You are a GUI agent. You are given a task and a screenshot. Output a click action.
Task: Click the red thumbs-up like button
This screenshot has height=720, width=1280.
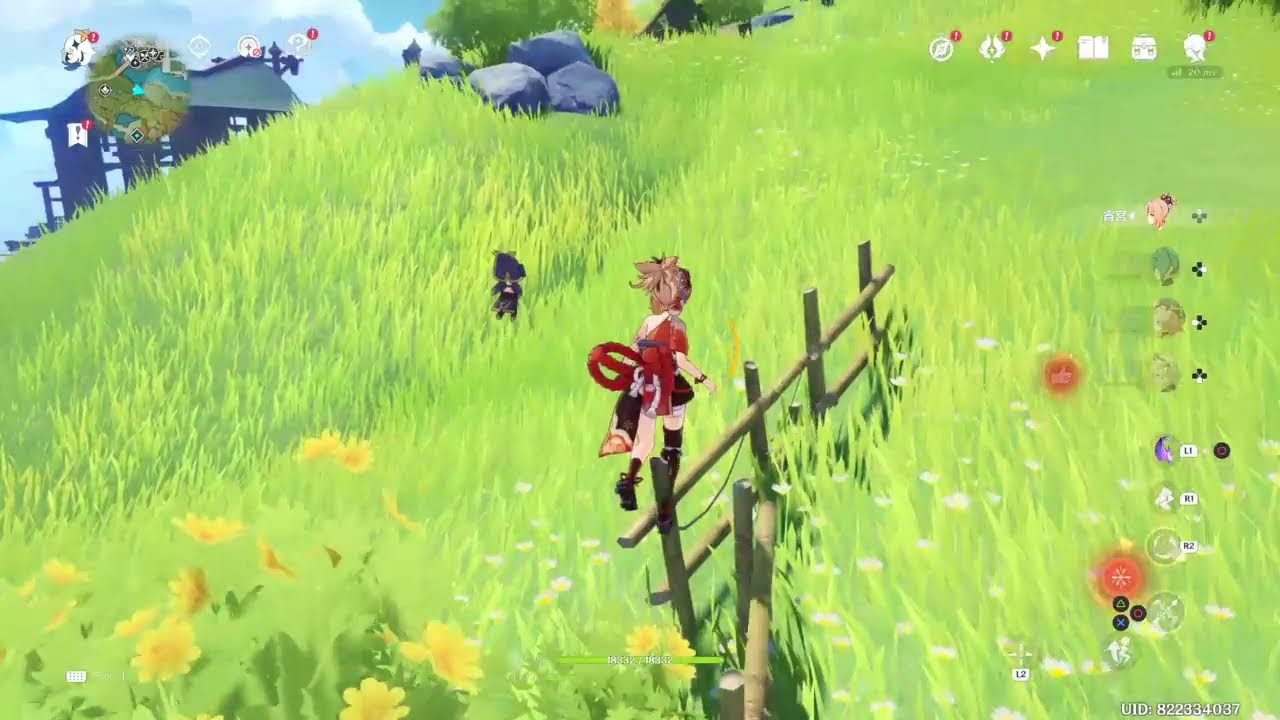pyautogui.click(x=1060, y=375)
